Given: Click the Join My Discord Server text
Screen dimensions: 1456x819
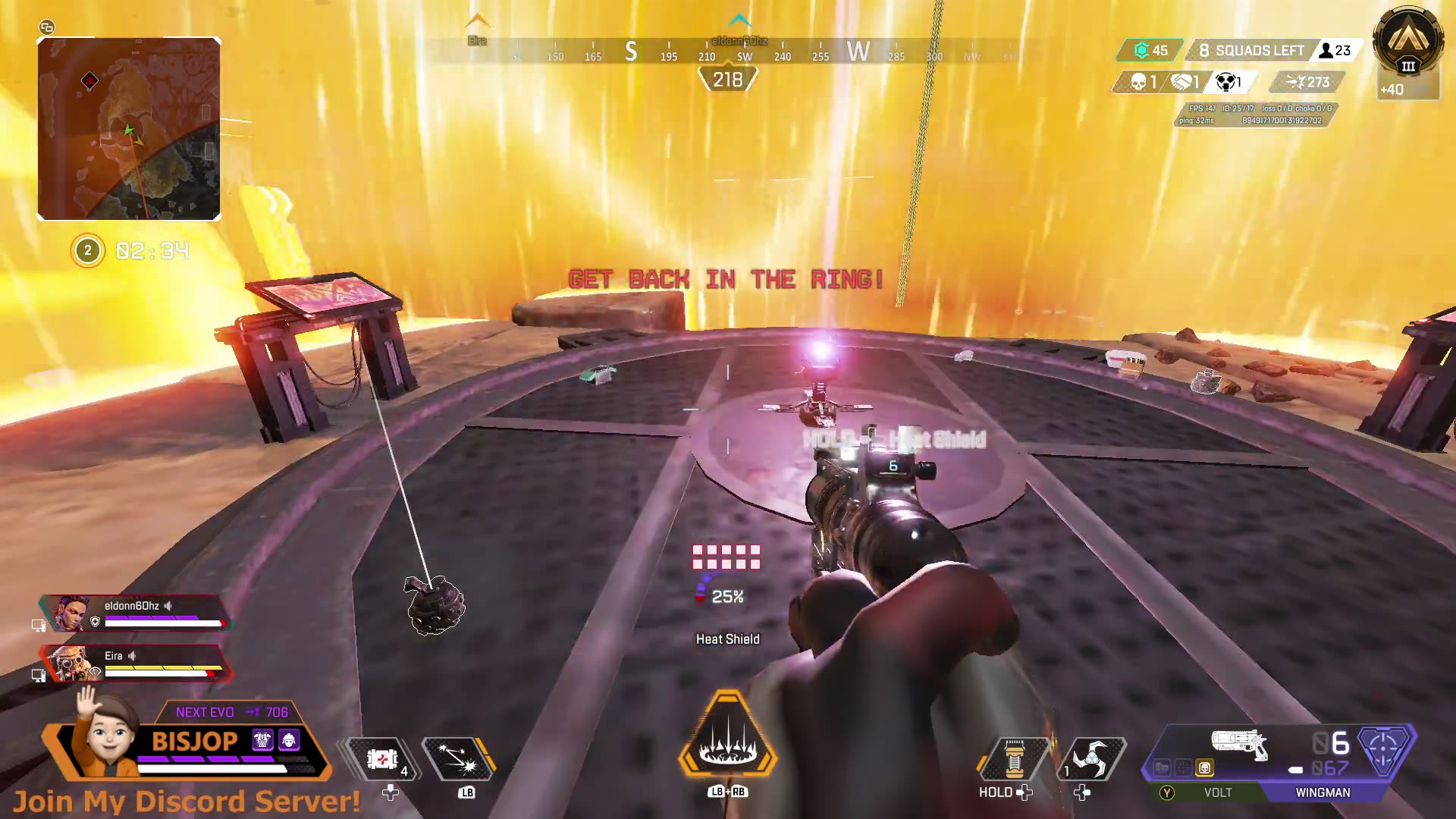Looking at the screenshot, I should coord(186,799).
